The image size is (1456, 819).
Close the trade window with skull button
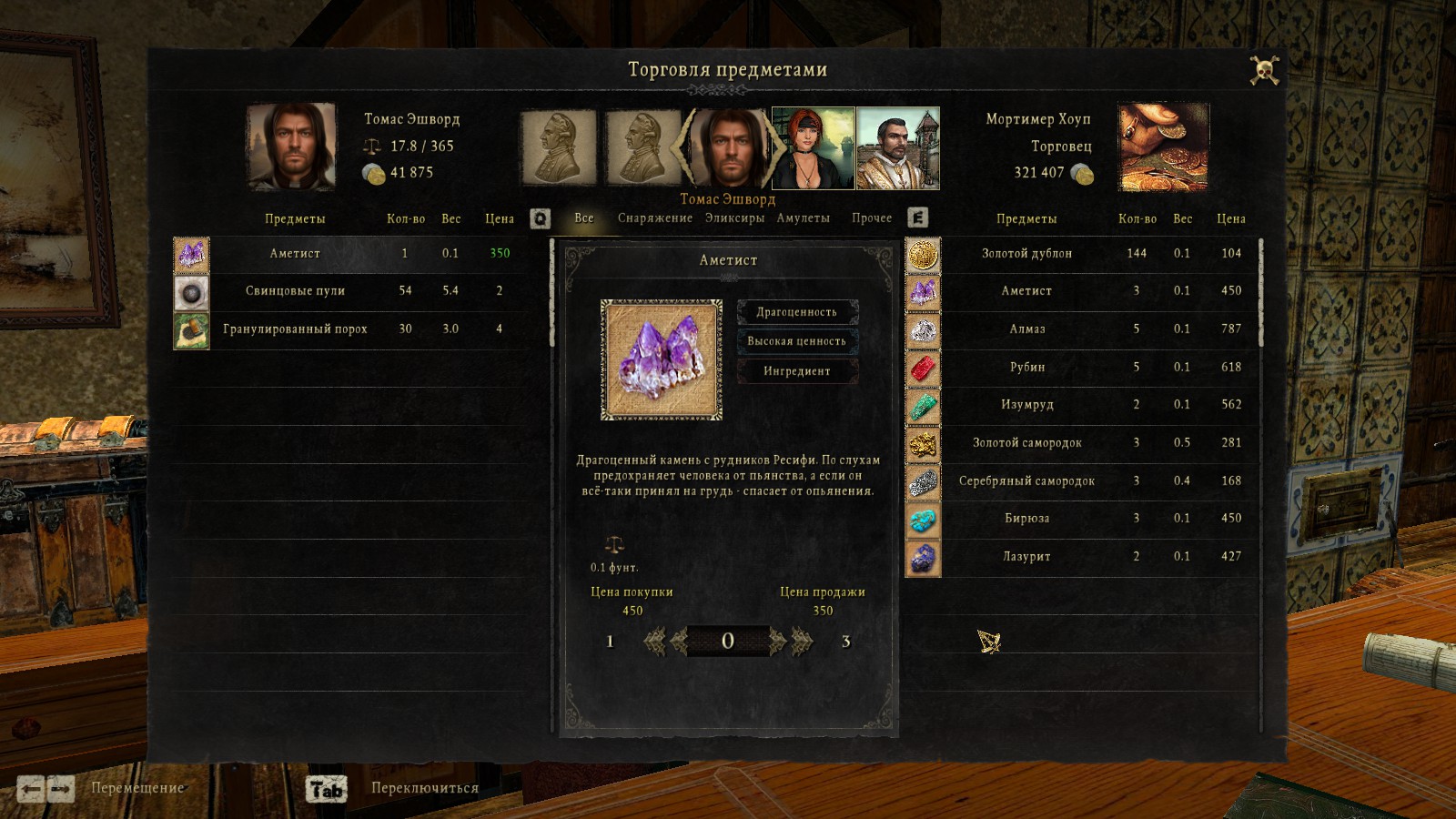[x=1264, y=70]
